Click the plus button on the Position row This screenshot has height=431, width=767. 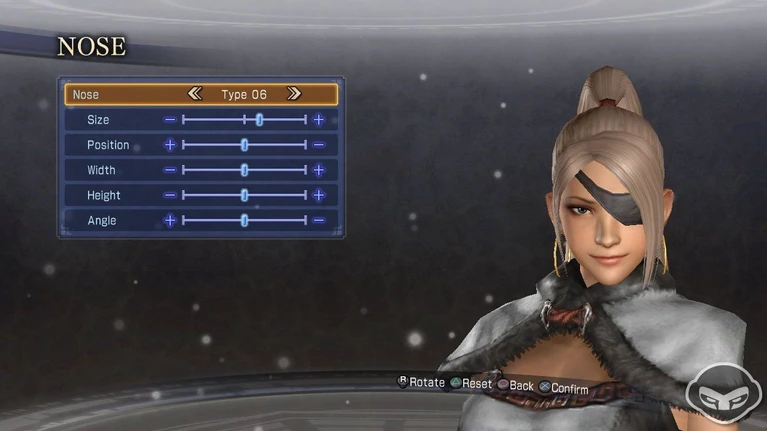tap(170, 145)
